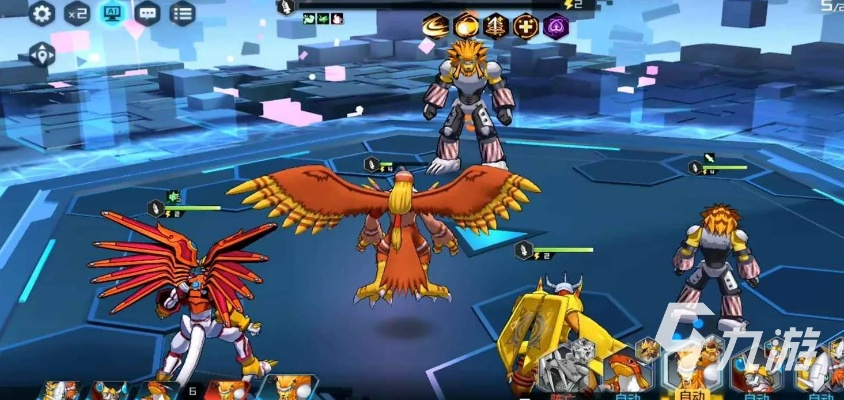
Task: Select the plus-sign heal skill icon
Action: point(526,26)
